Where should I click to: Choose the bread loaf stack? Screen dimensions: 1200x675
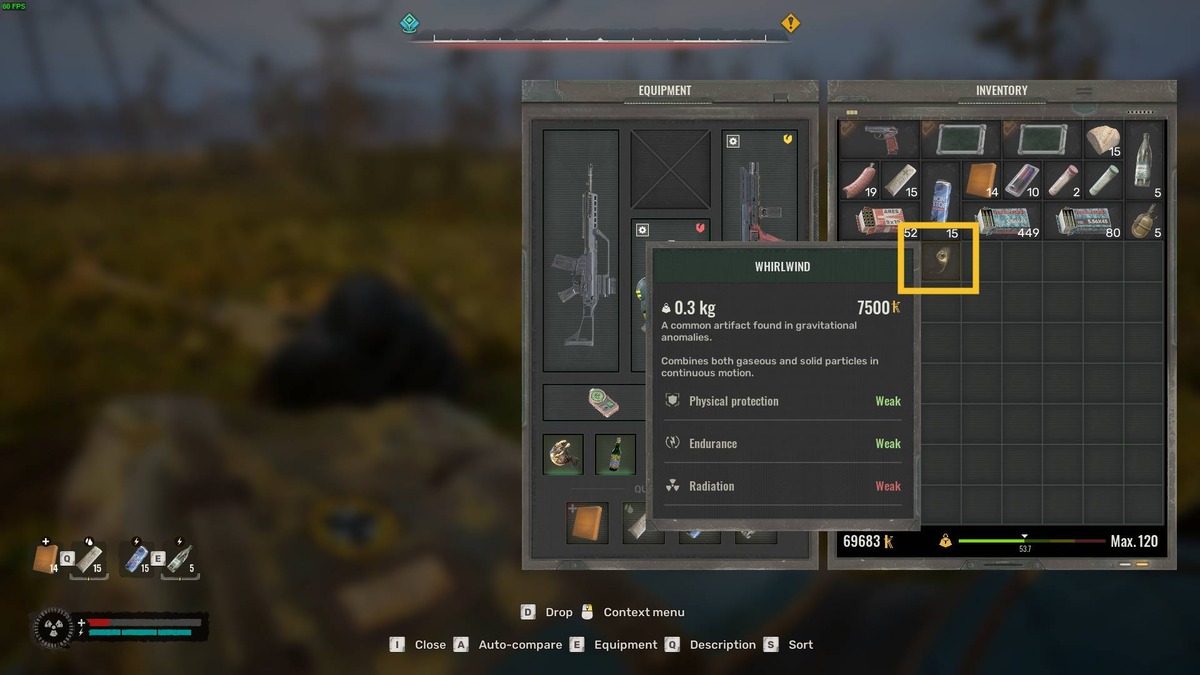(x=1103, y=140)
